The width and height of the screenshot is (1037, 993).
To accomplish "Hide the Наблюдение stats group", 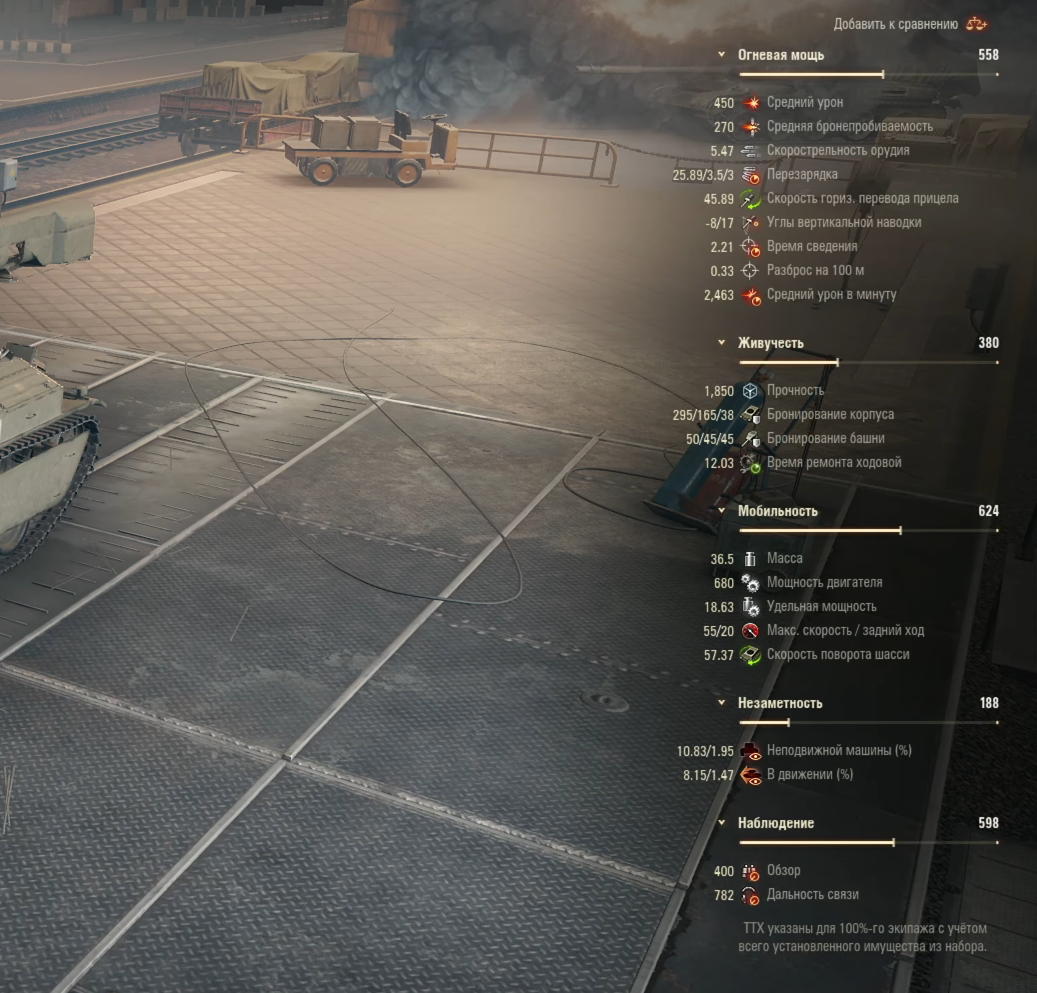I will coord(722,823).
